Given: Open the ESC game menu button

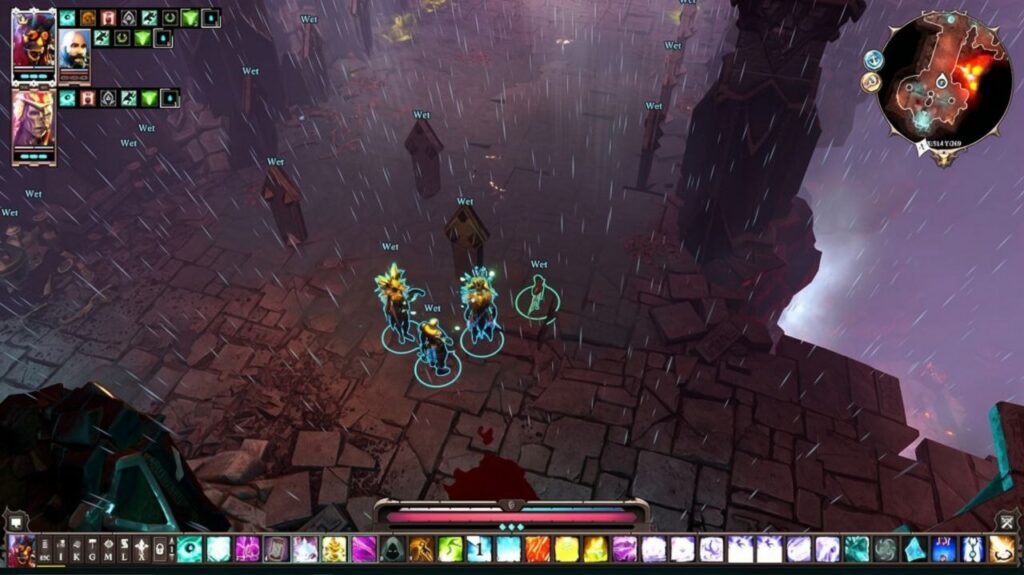Looking at the screenshot, I should (x=46, y=551).
